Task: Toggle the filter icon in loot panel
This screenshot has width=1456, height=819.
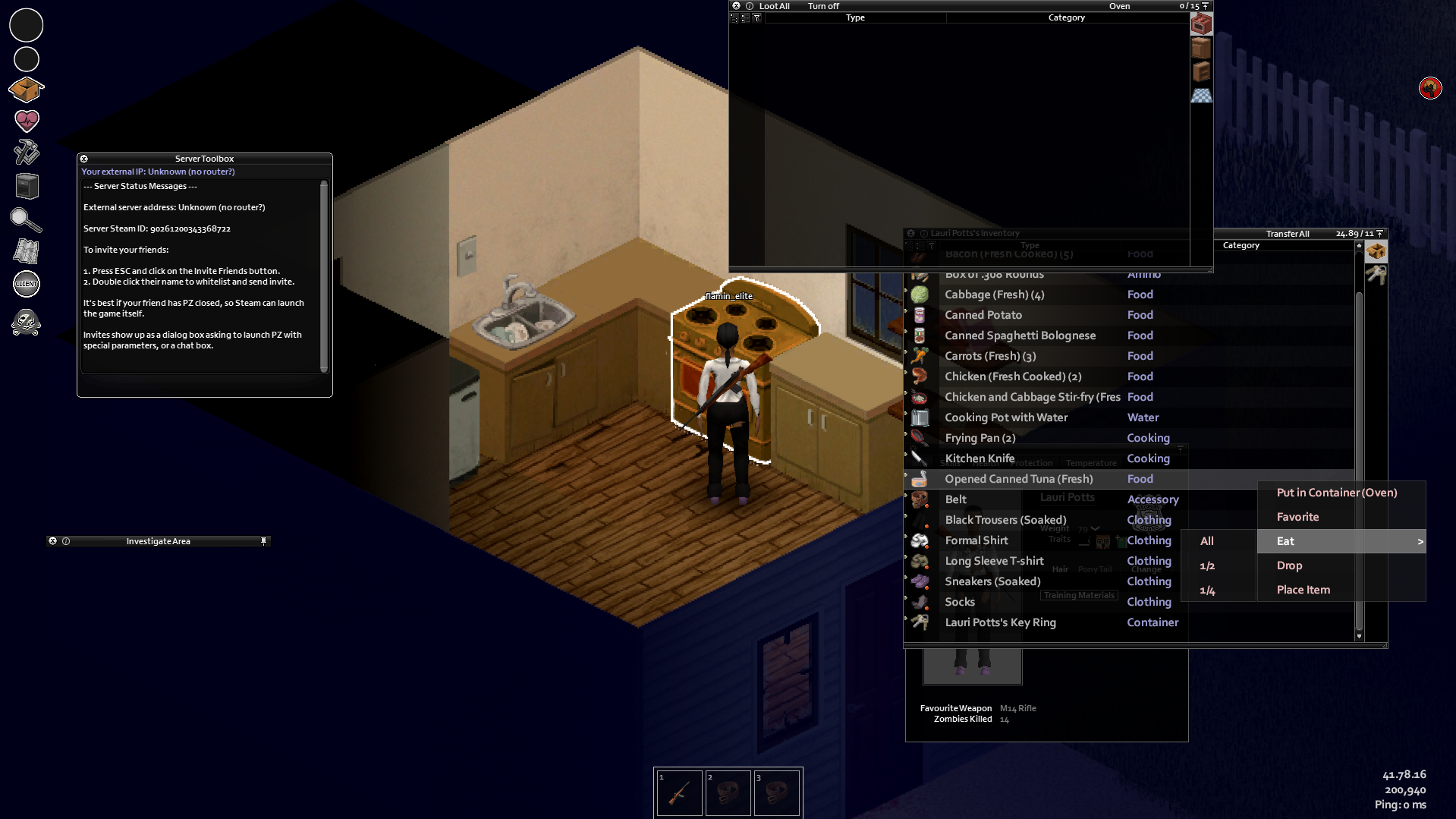Action: (756, 17)
